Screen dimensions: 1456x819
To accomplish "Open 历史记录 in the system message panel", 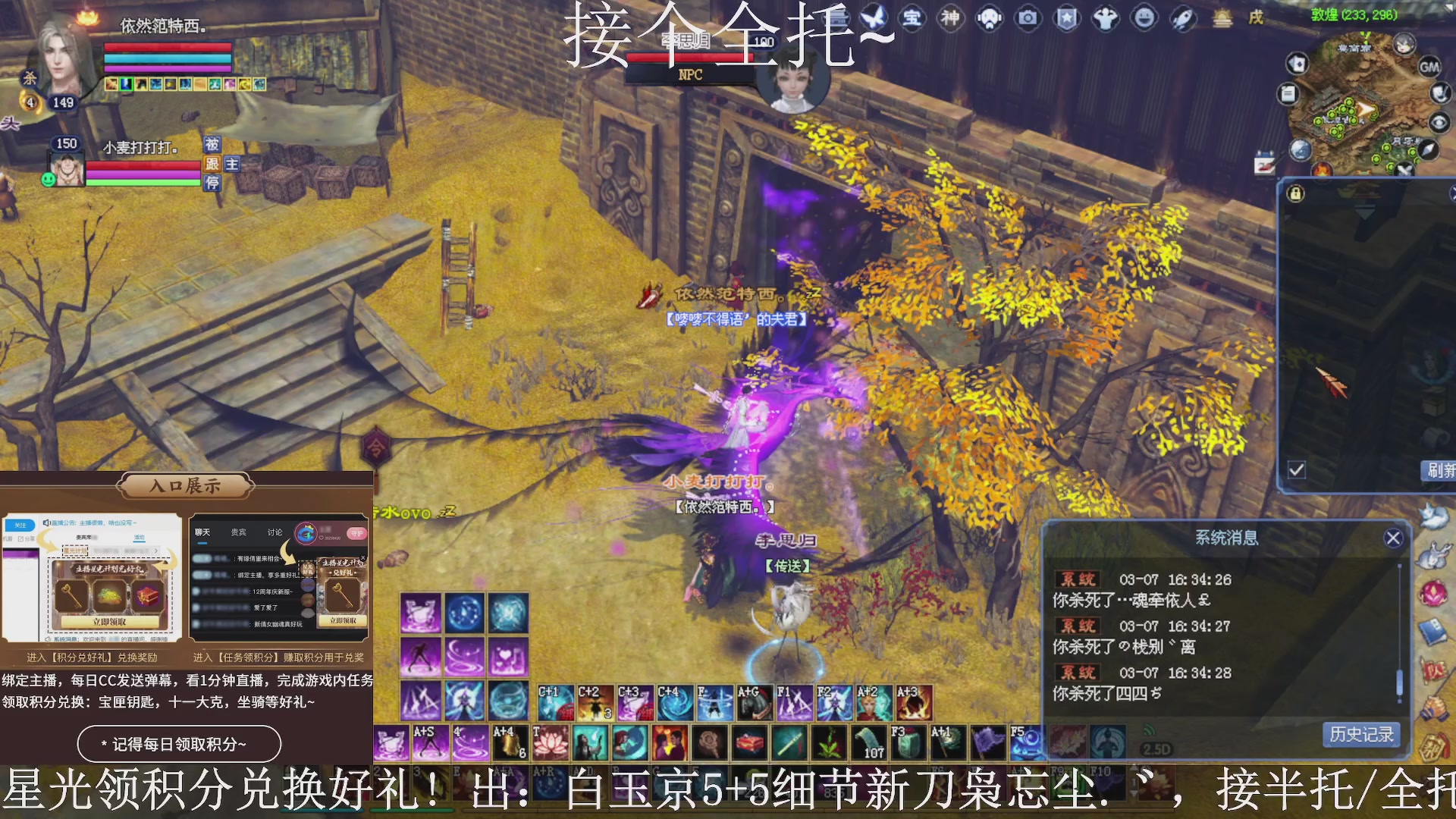I will pos(1360,734).
